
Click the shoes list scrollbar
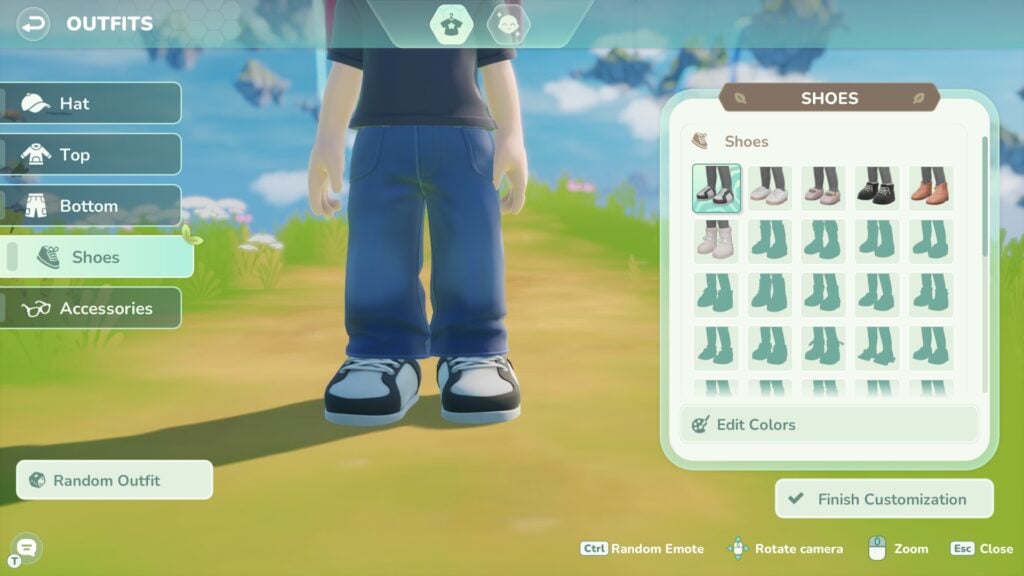(x=985, y=200)
